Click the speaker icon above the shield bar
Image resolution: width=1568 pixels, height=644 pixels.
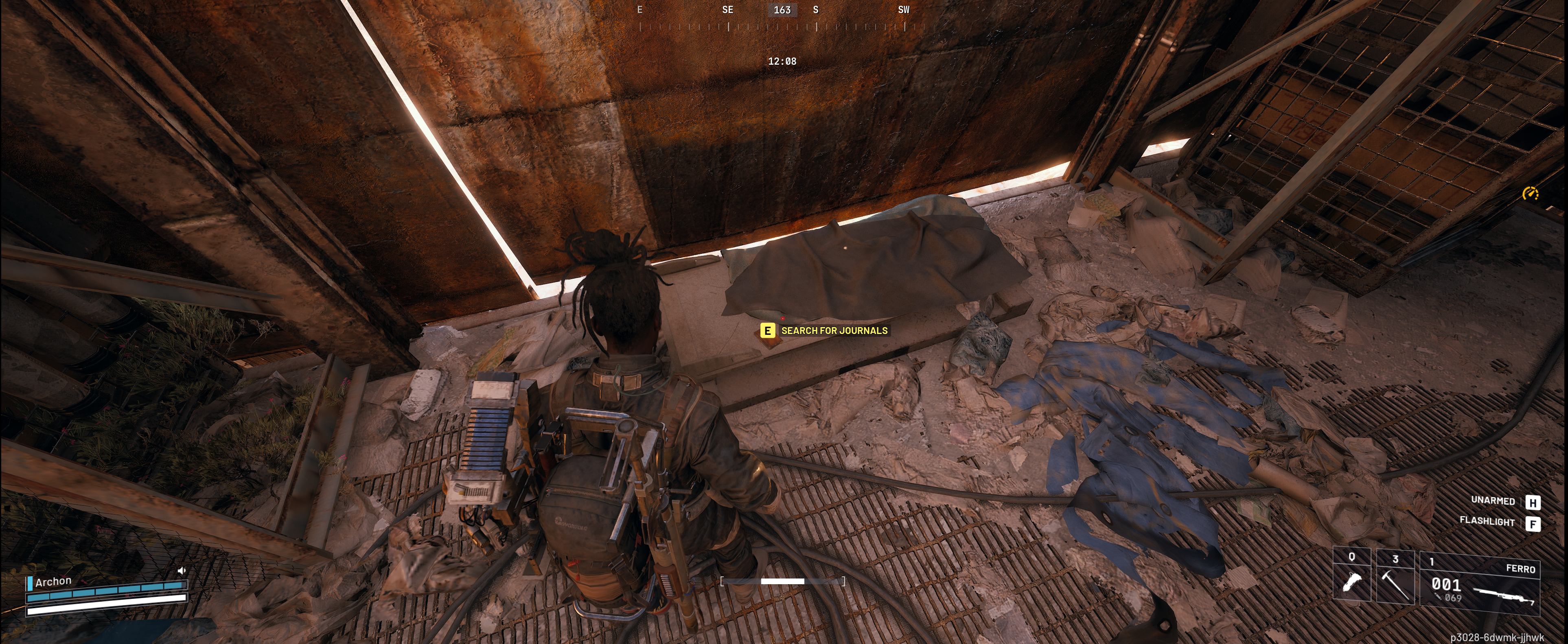click(x=181, y=570)
